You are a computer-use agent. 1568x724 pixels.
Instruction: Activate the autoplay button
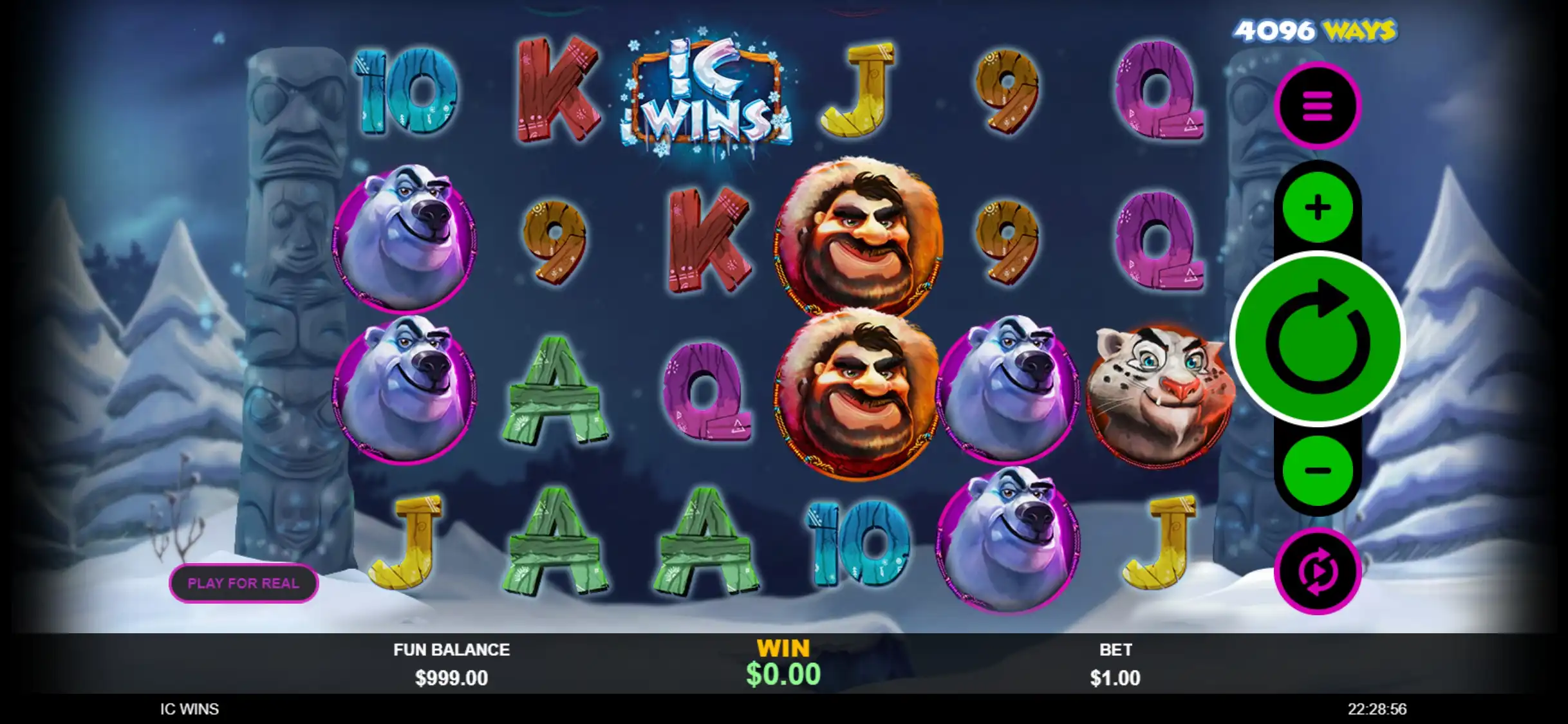(1317, 571)
